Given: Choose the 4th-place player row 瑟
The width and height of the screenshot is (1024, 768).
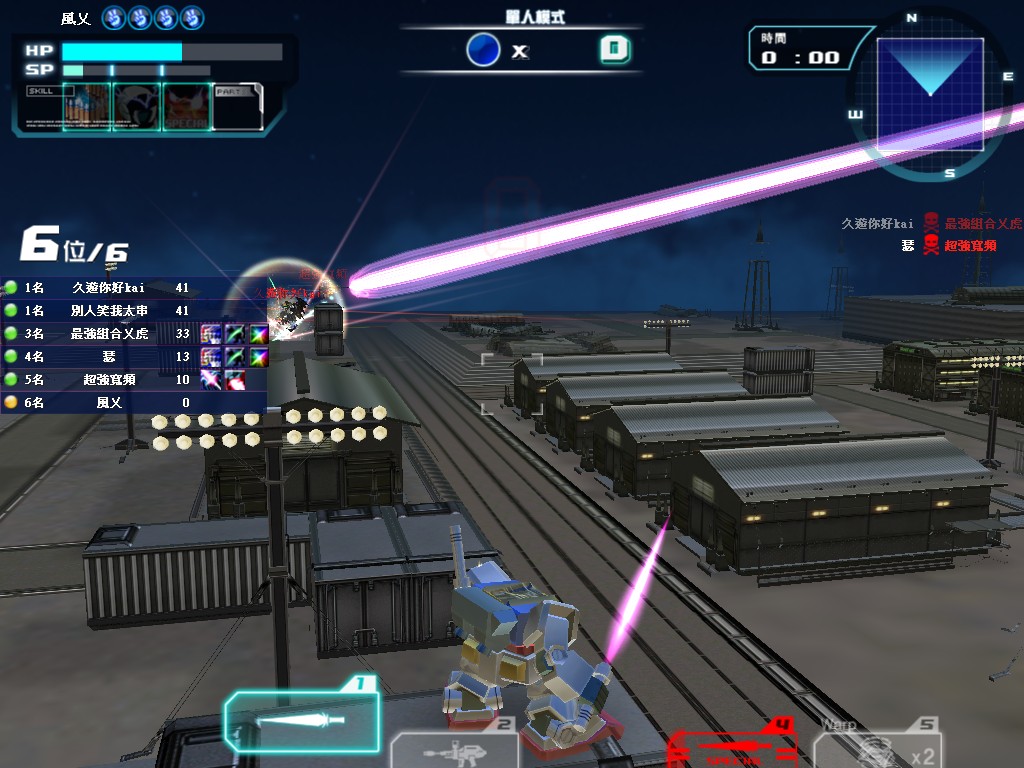Looking at the screenshot, I should [x=108, y=357].
